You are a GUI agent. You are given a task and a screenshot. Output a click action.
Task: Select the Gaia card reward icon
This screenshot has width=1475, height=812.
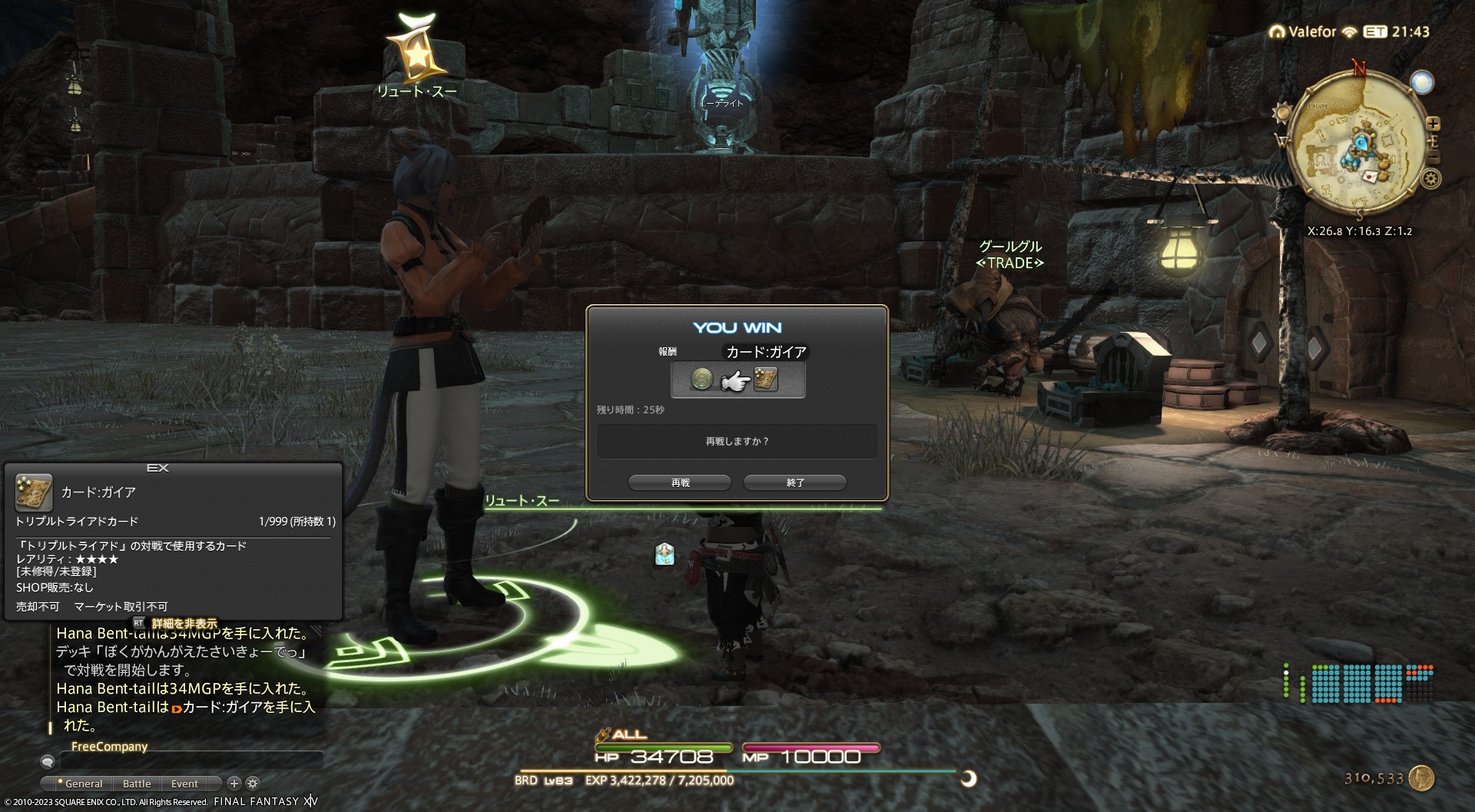coord(766,379)
